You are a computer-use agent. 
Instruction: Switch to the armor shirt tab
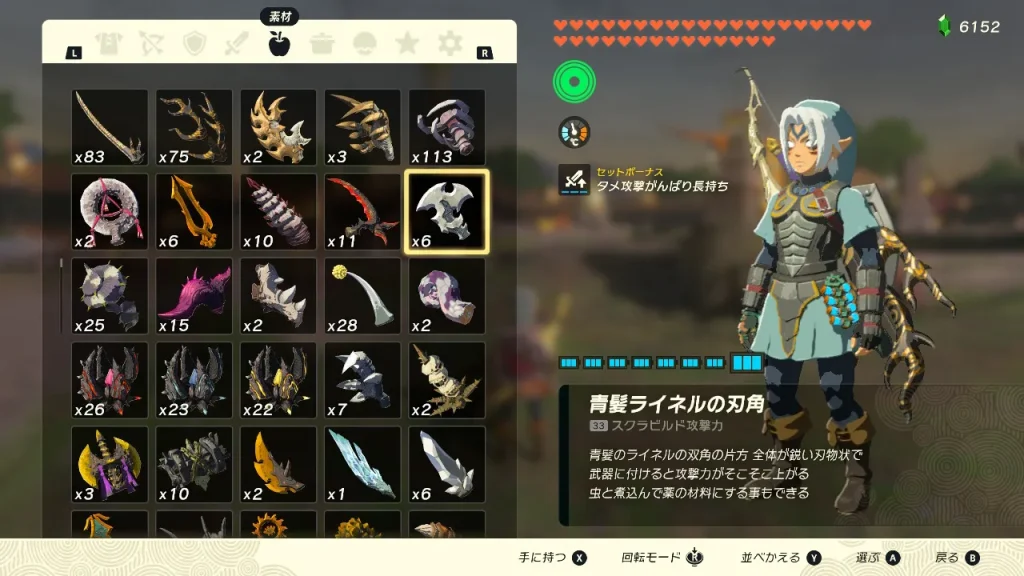[109, 43]
